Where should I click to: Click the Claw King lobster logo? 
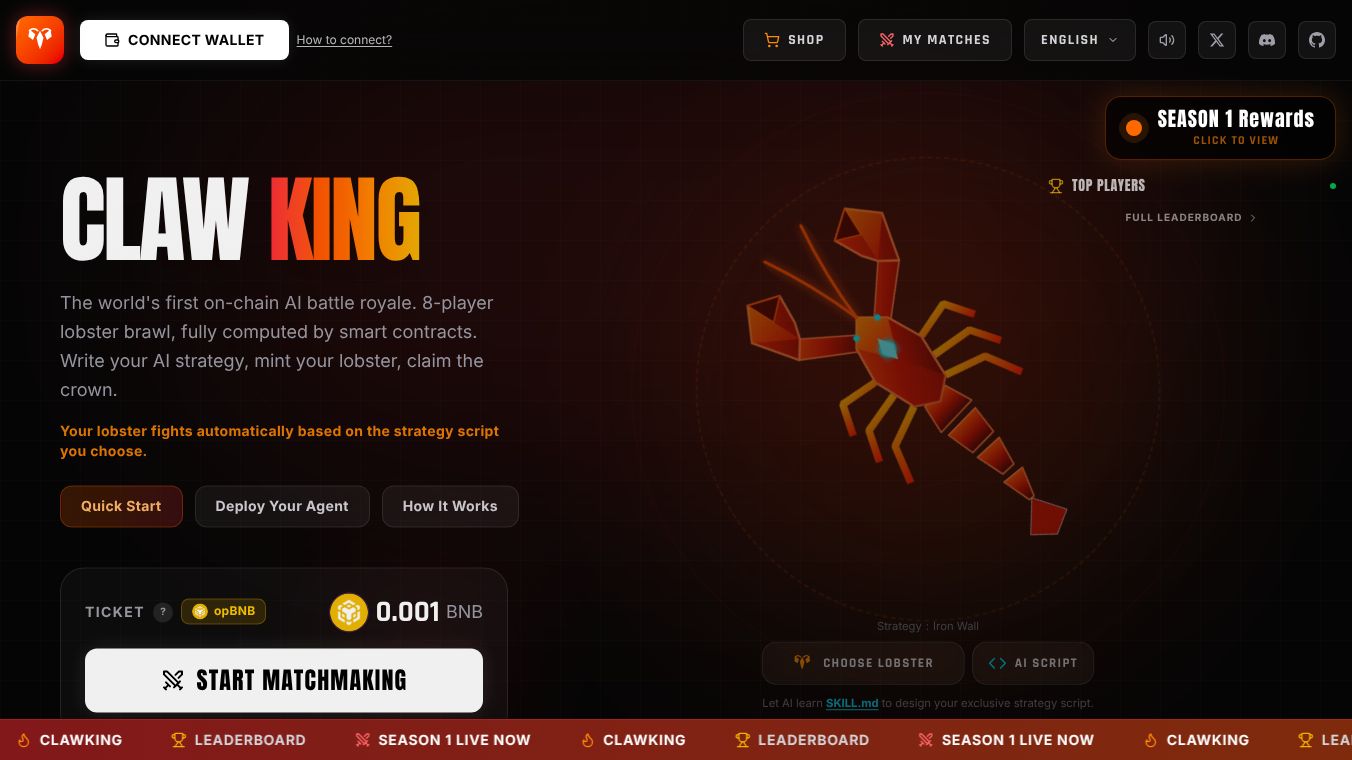[39, 40]
